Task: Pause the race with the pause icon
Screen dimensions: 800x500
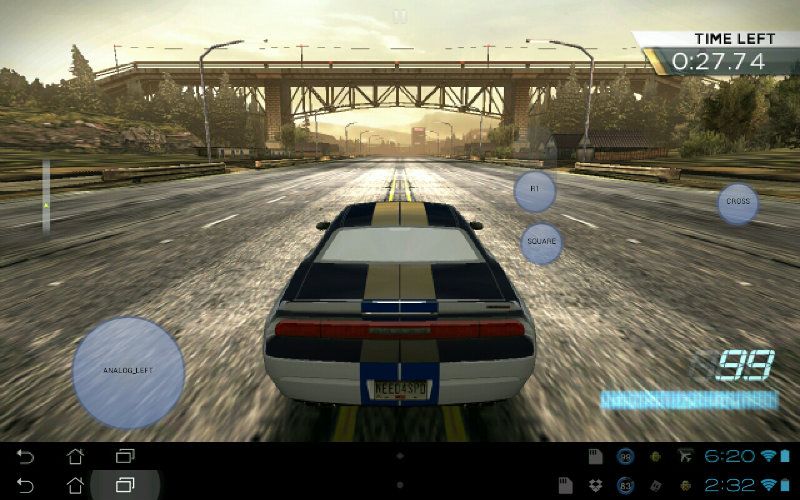Action: pyautogui.click(x=400, y=16)
